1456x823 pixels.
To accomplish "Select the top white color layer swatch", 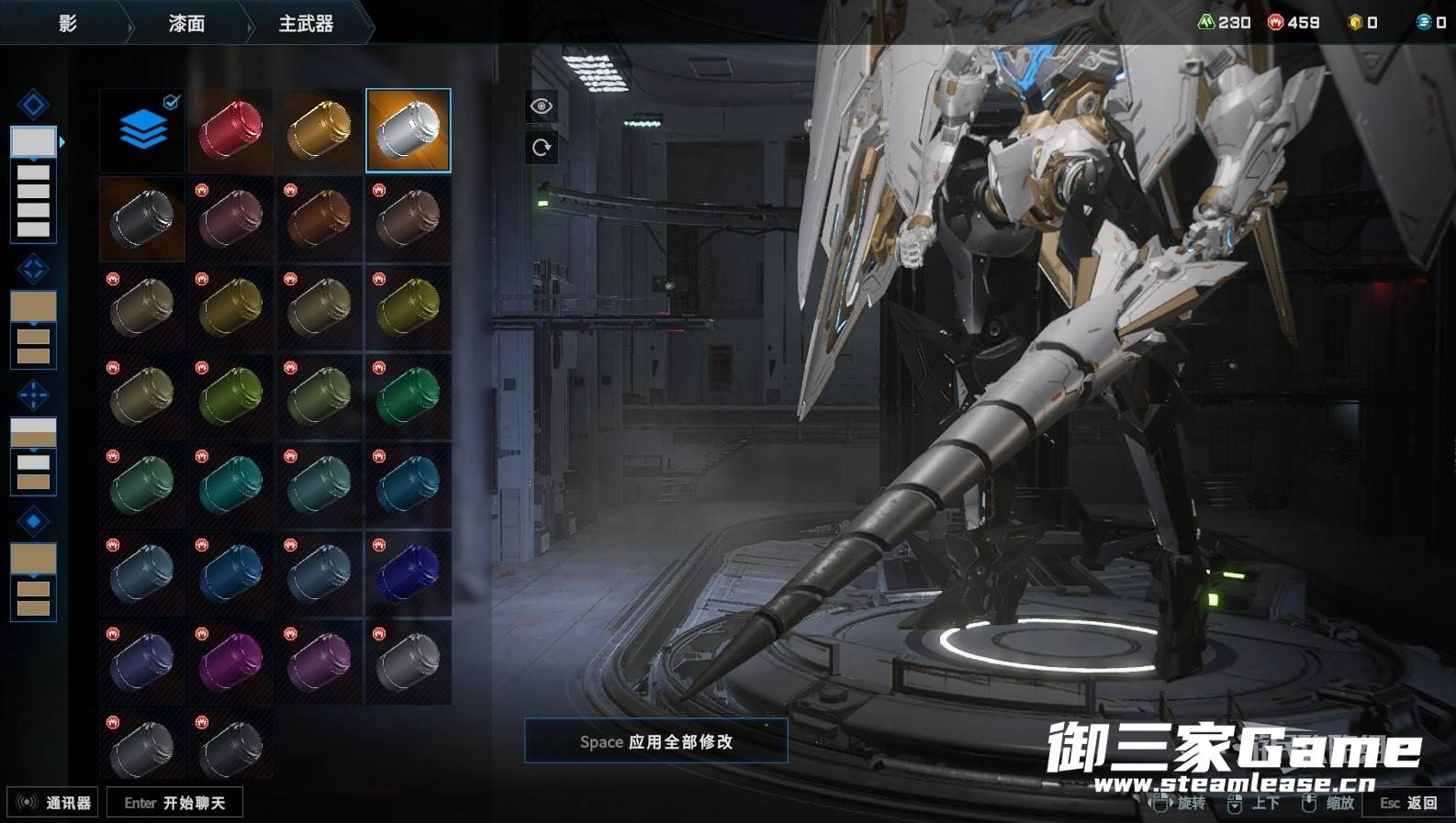I will point(33,141).
